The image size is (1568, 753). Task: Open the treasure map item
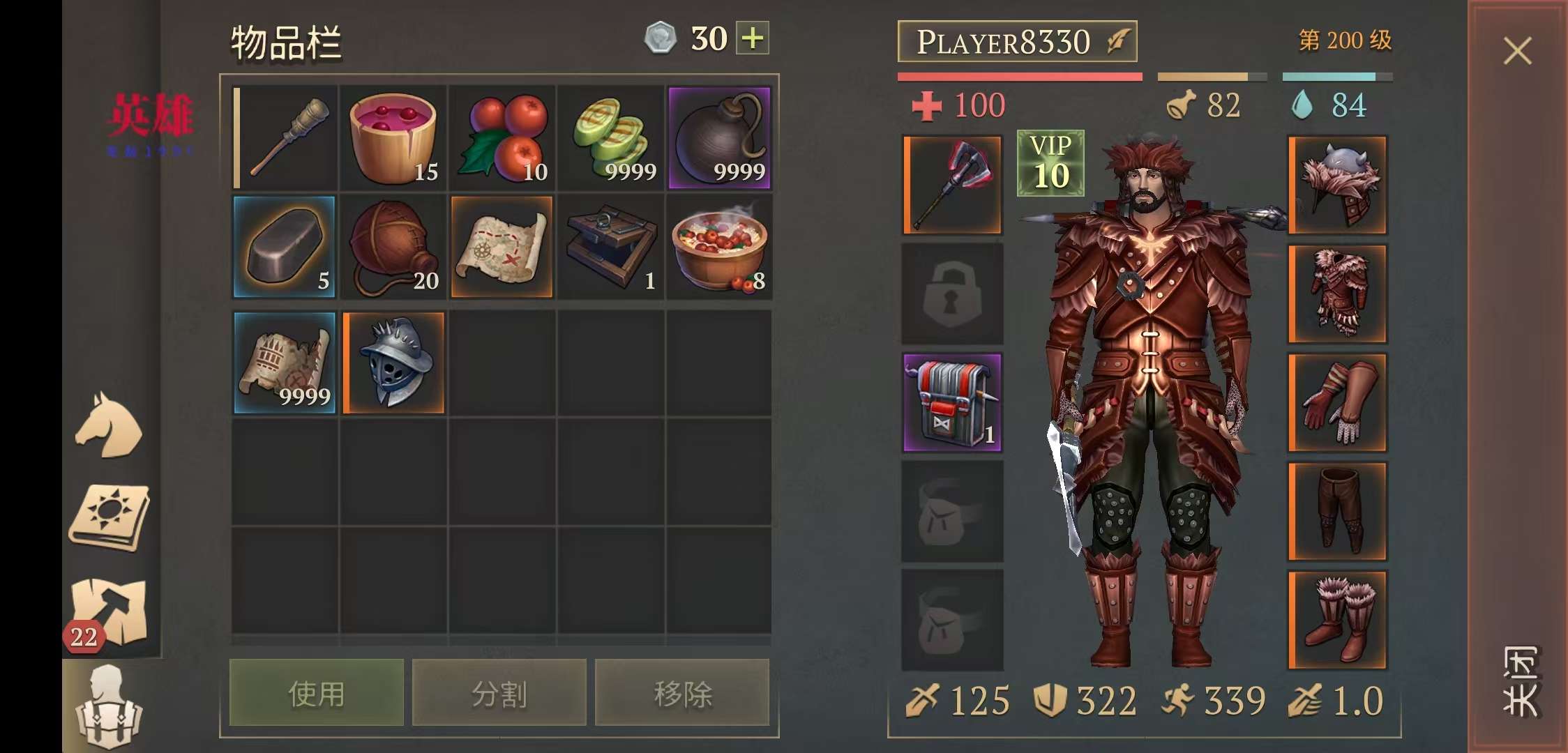(502, 247)
